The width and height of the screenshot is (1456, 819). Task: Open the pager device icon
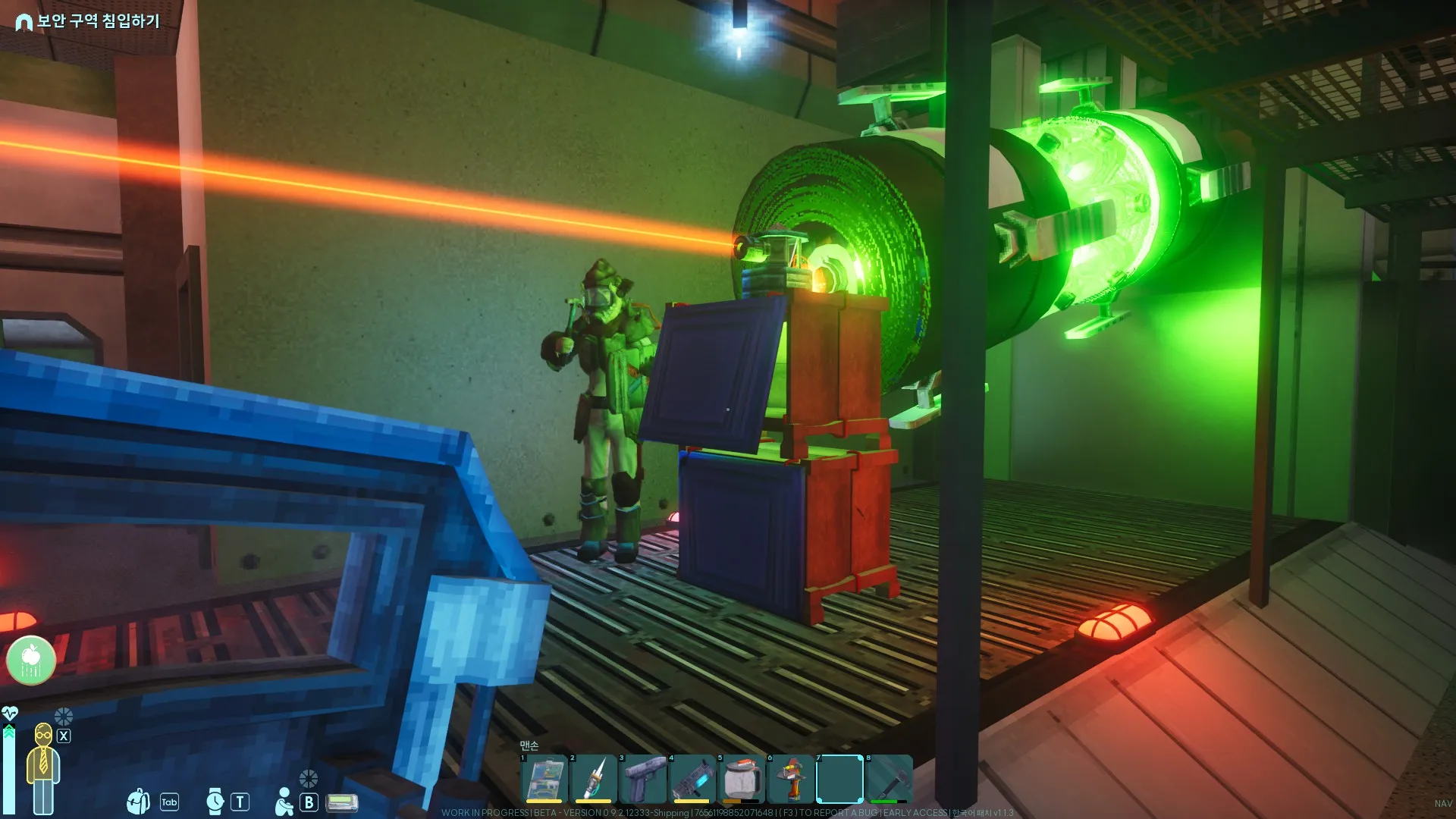click(341, 802)
